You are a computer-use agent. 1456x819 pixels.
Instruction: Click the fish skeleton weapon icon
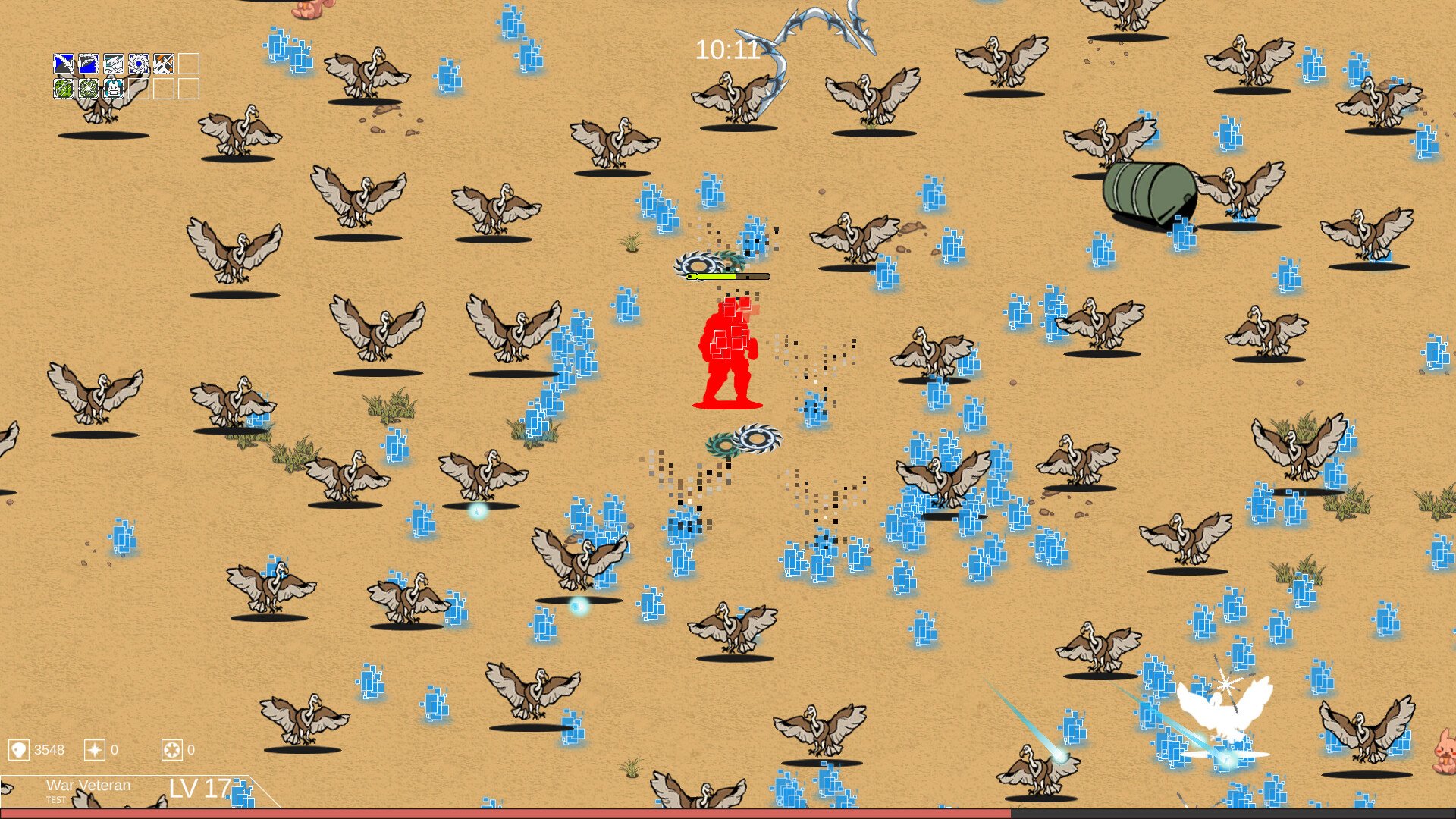114,64
